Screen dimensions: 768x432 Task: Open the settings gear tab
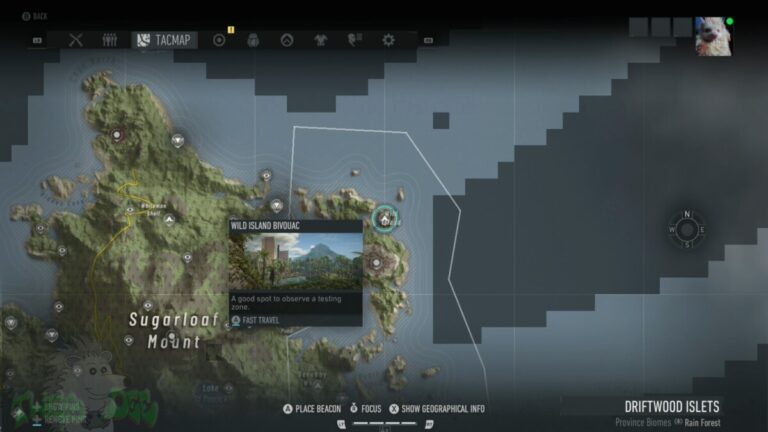(x=388, y=40)
